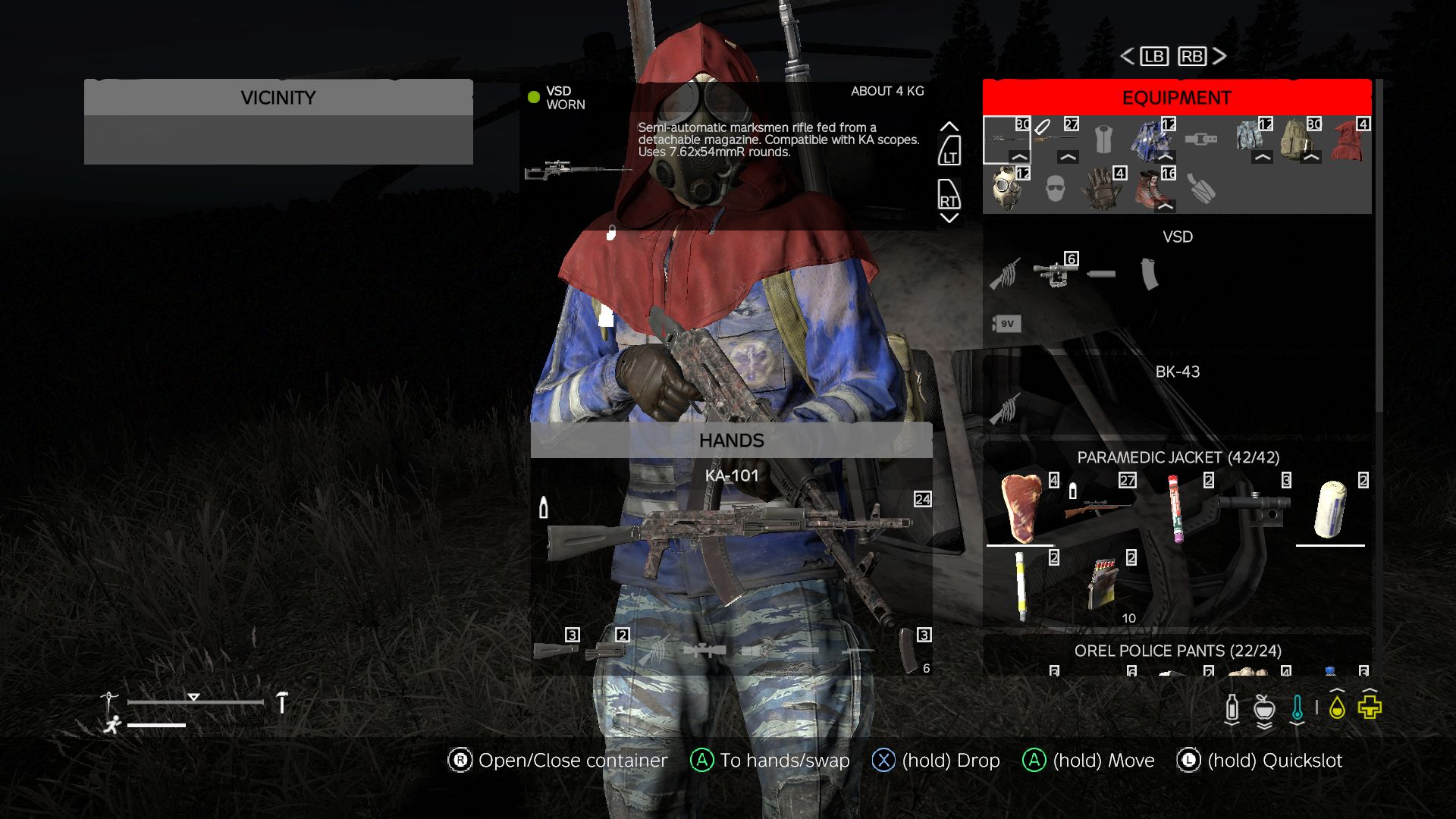Open the RB next page arrow

point(1191,56)
